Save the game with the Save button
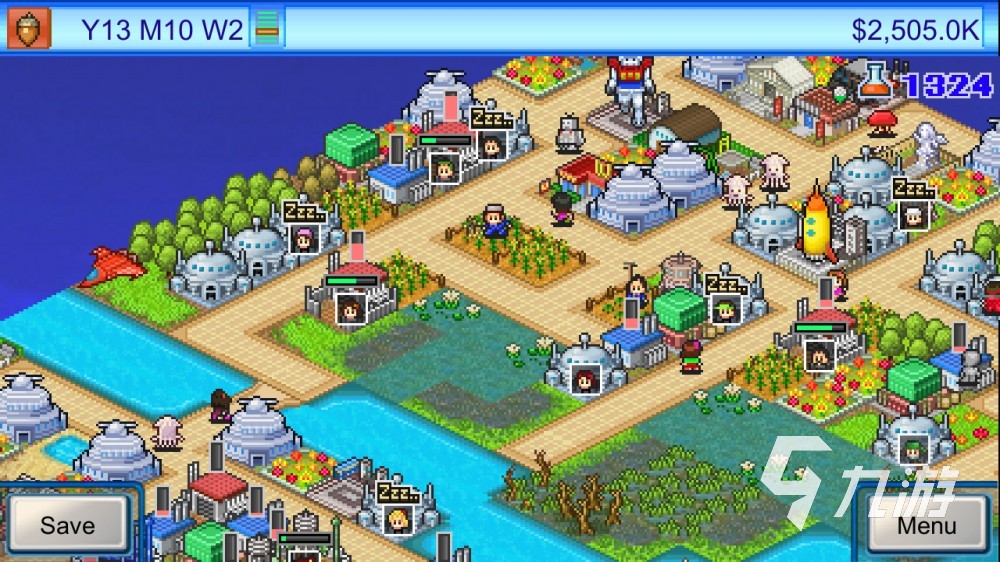 pos(67,524)
